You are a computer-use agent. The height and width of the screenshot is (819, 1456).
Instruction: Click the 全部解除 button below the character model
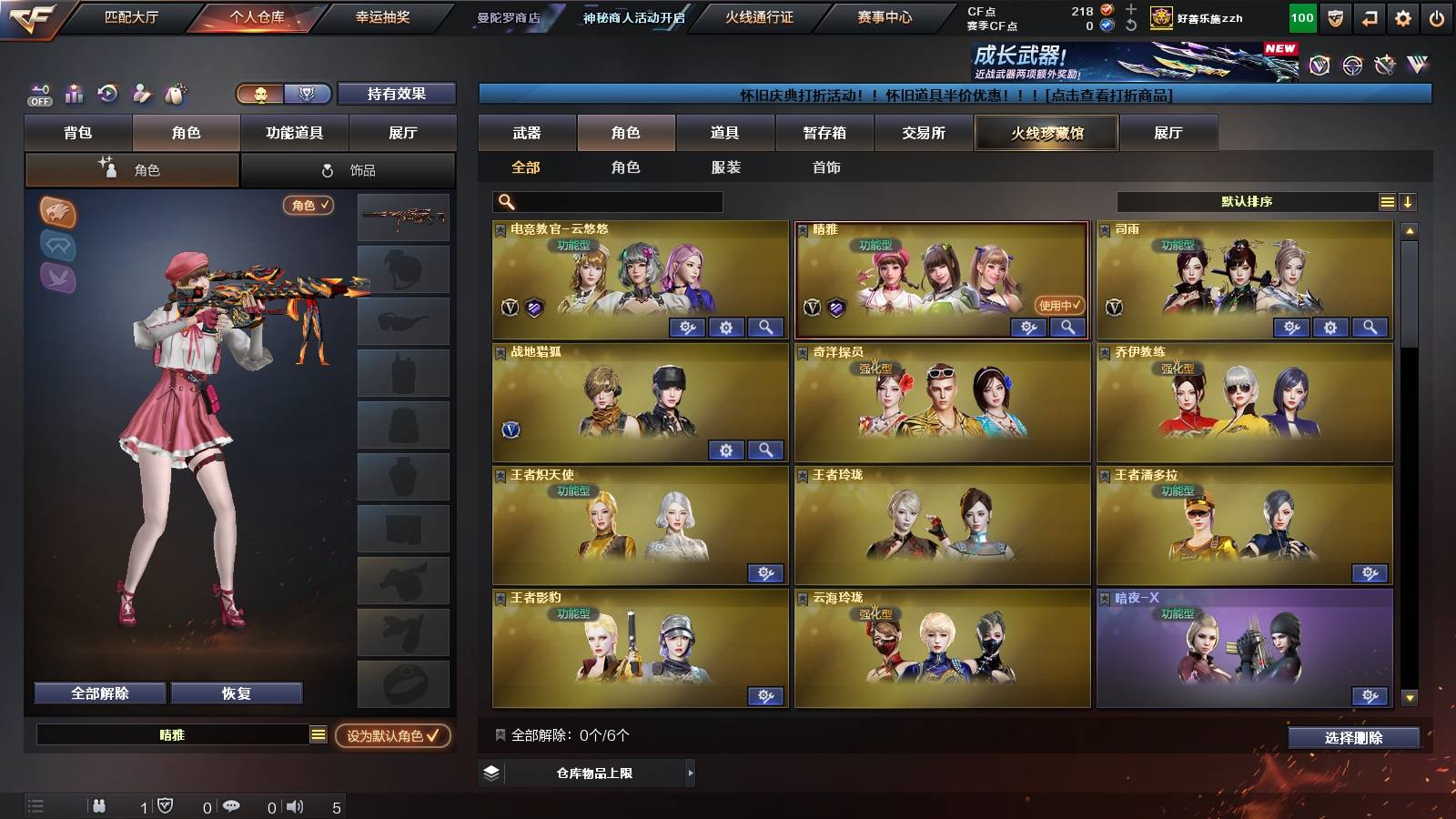click(98, 693)
